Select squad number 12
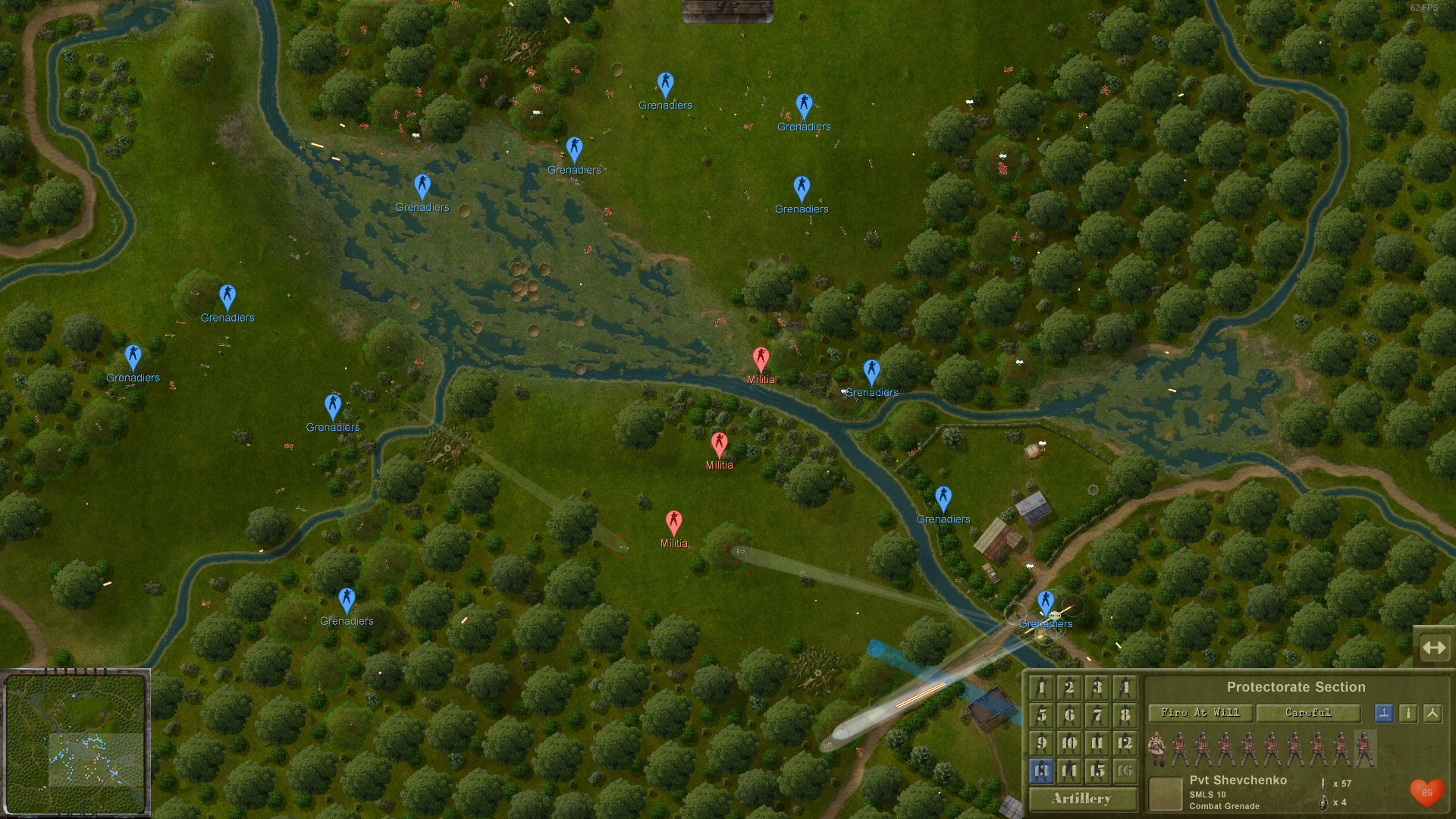 coord(1125,743)
